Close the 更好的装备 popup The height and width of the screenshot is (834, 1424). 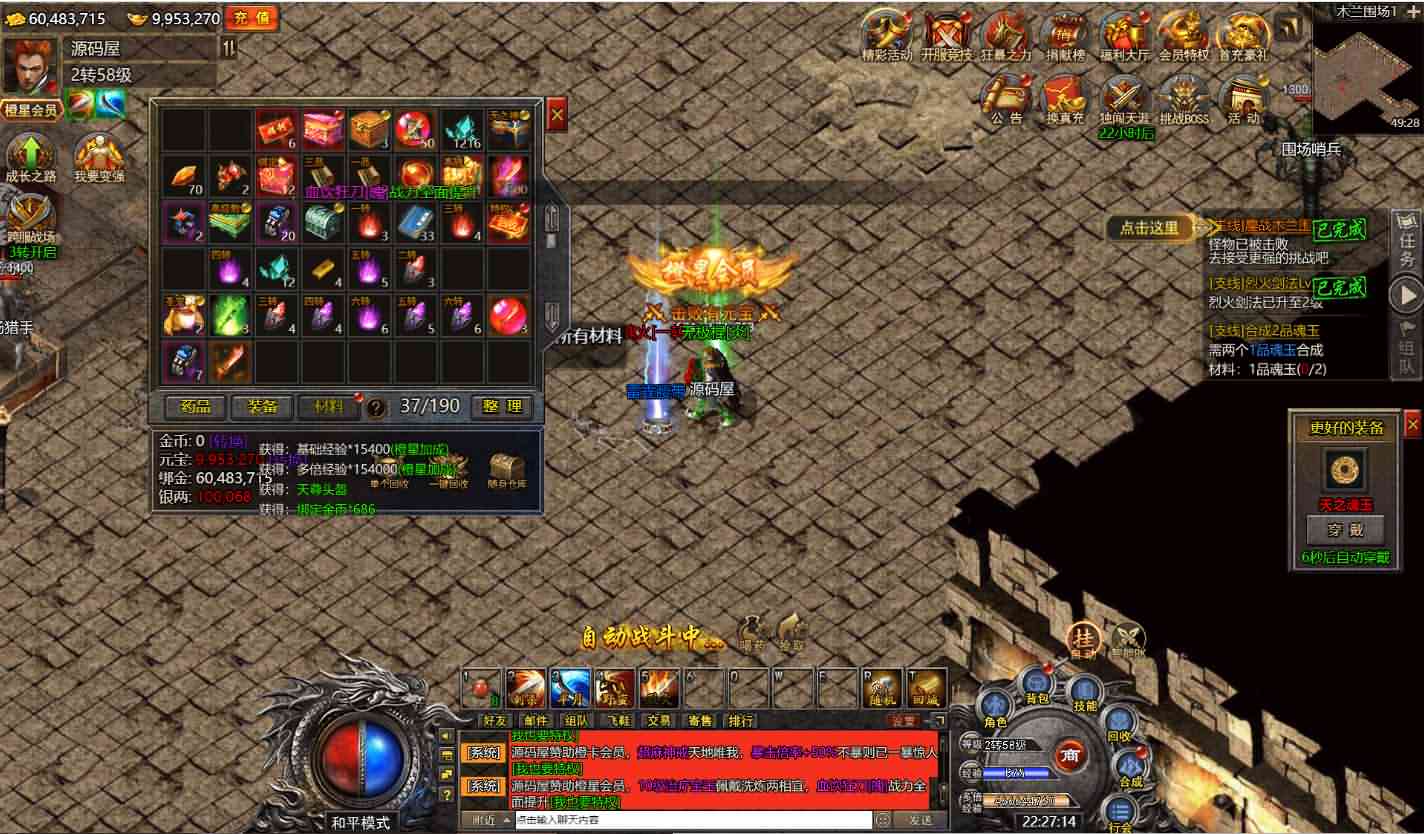1412,425
